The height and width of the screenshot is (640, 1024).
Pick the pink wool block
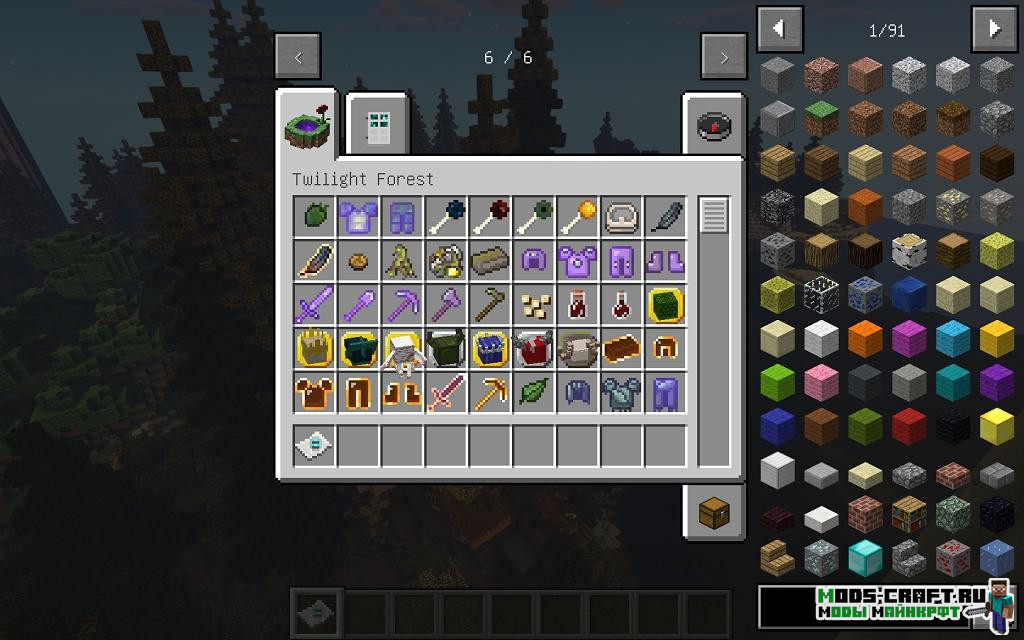pyautogui.click(x=821, y=382)
